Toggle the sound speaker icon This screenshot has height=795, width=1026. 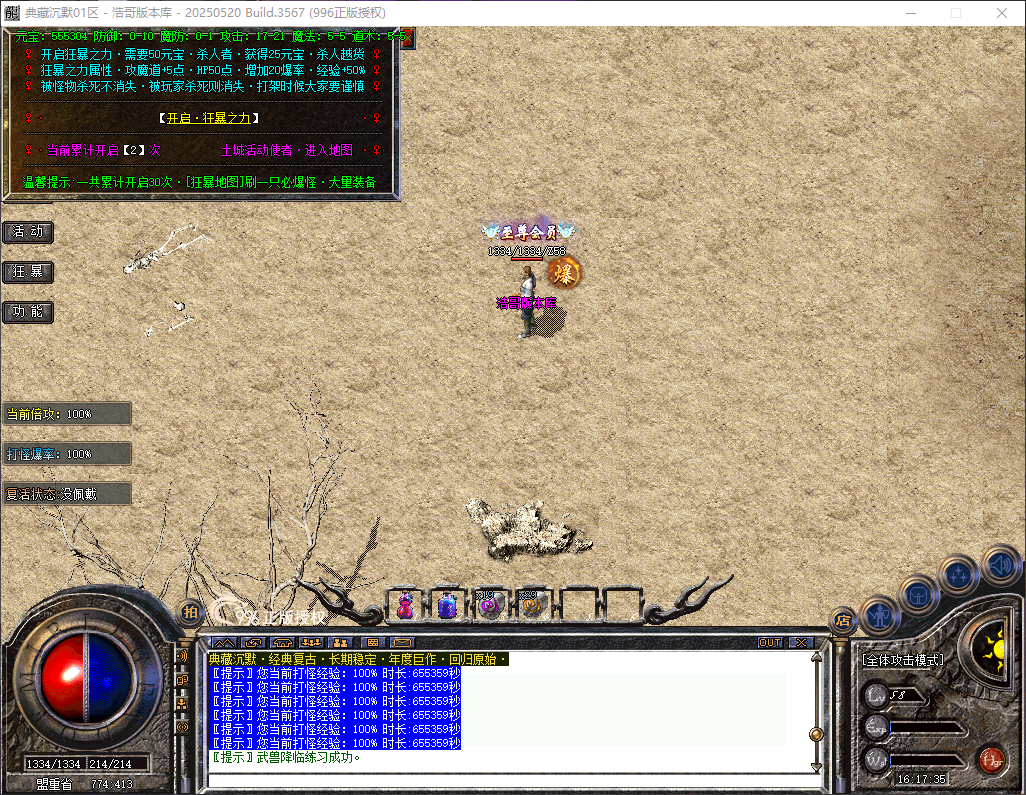1000,564
